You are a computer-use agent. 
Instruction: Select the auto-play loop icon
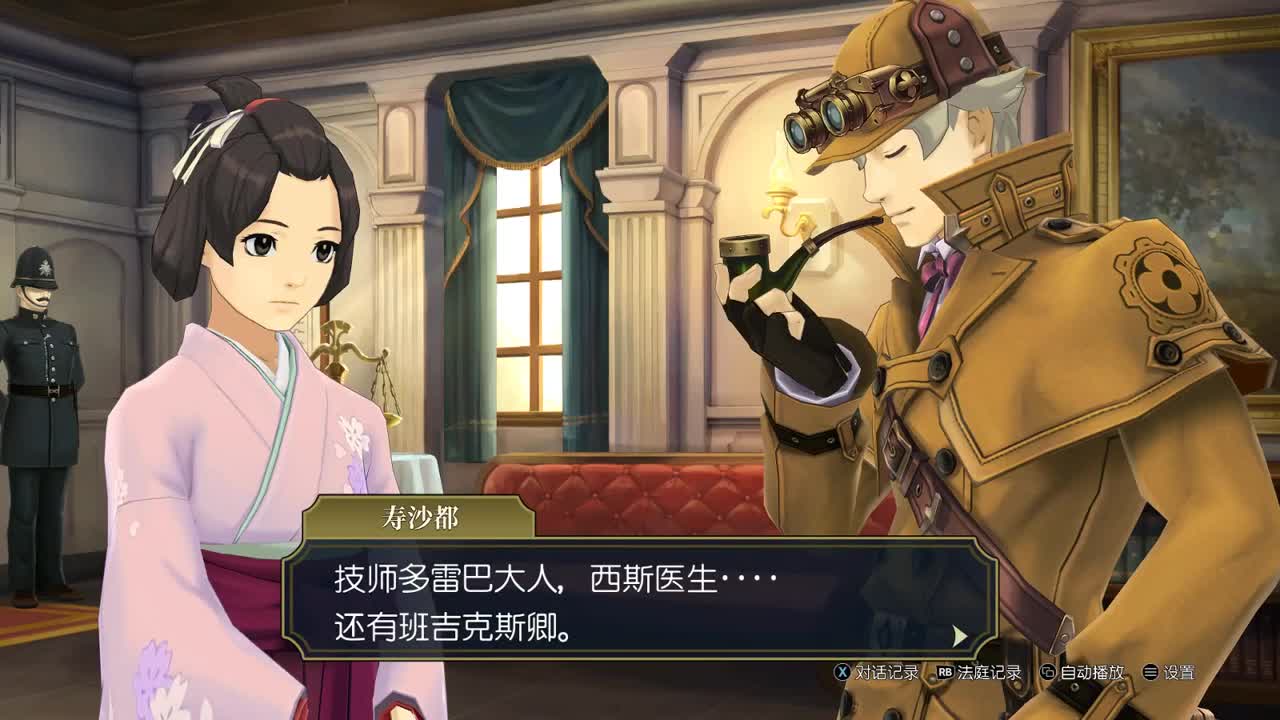[1047, 673]
